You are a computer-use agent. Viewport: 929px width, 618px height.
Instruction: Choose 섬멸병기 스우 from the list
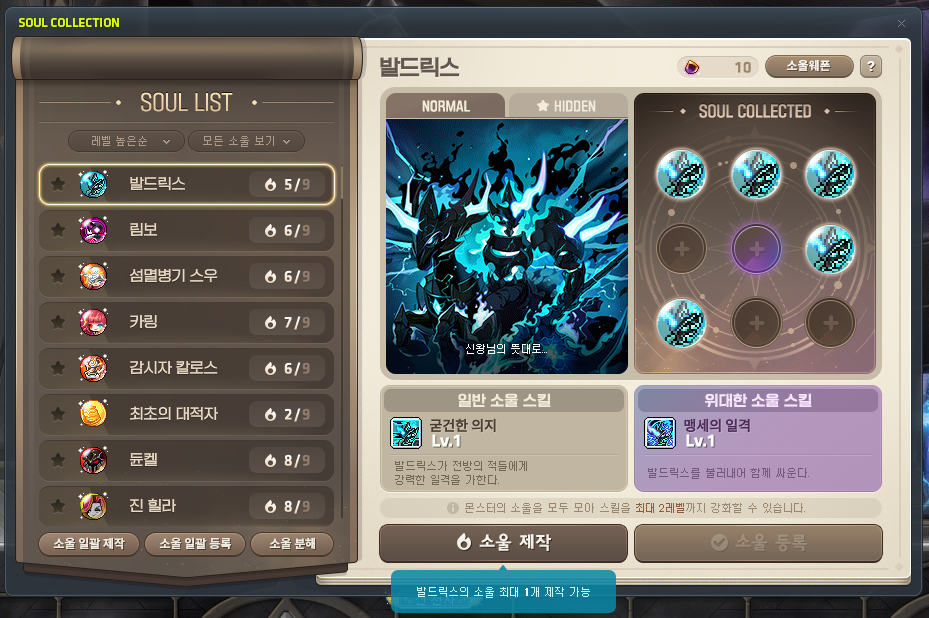pyautogui.click(x=187, y=275)
